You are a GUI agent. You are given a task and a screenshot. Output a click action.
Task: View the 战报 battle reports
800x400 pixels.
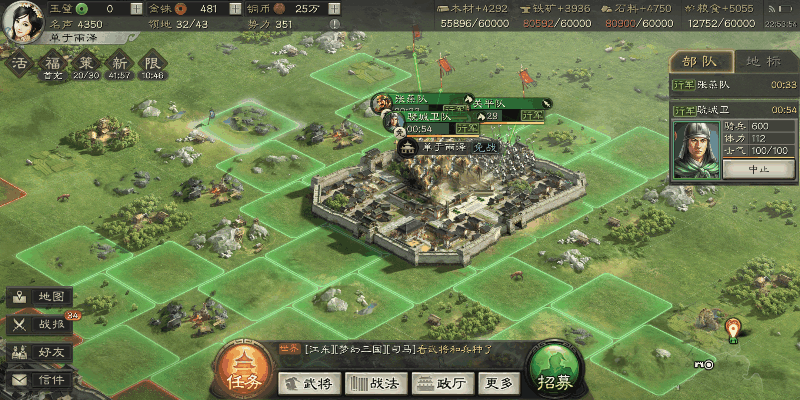40,324
